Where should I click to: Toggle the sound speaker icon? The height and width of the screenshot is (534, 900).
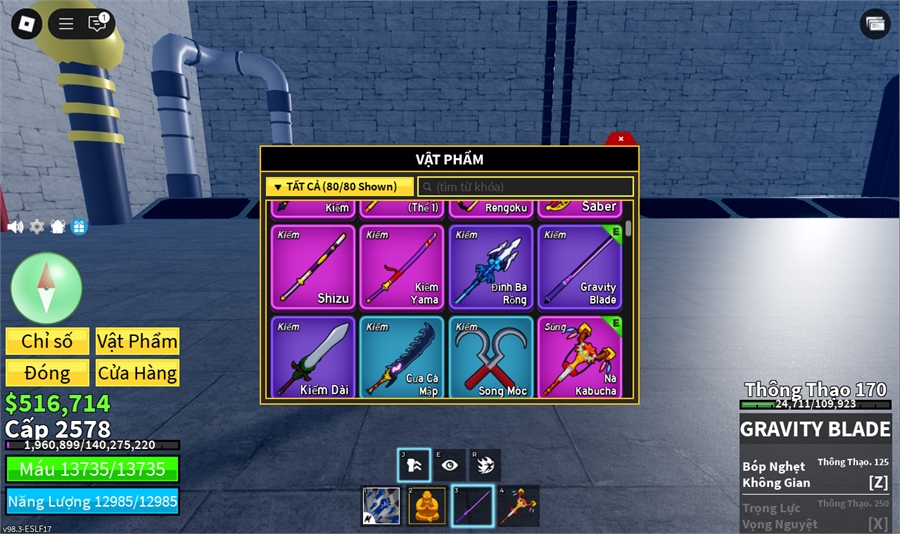[x=15, y=227]
